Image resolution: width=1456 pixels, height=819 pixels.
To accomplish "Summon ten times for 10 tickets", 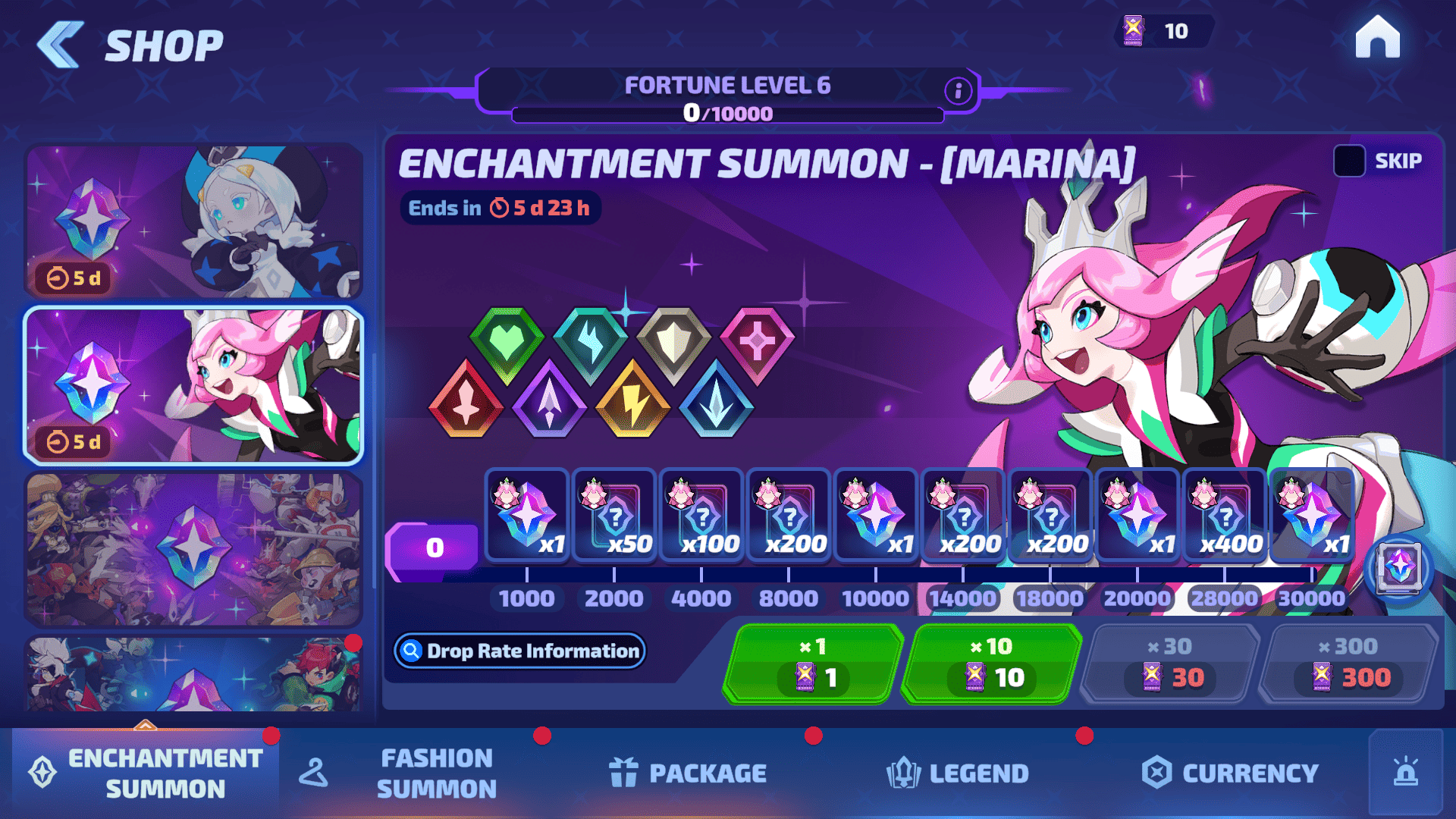I will coord(993,664).
